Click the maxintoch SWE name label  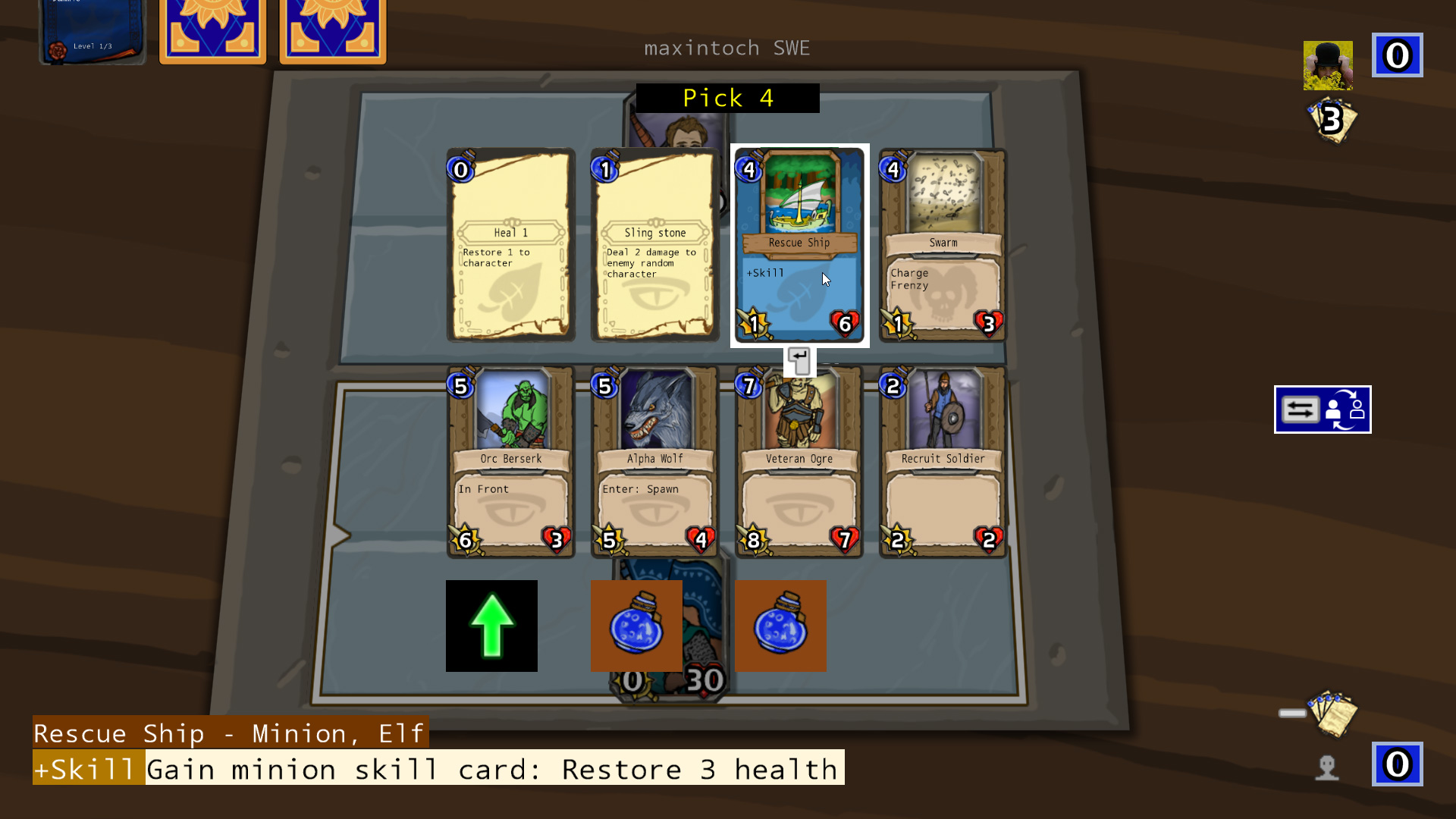pyautogui.click(x=726, y=48)
